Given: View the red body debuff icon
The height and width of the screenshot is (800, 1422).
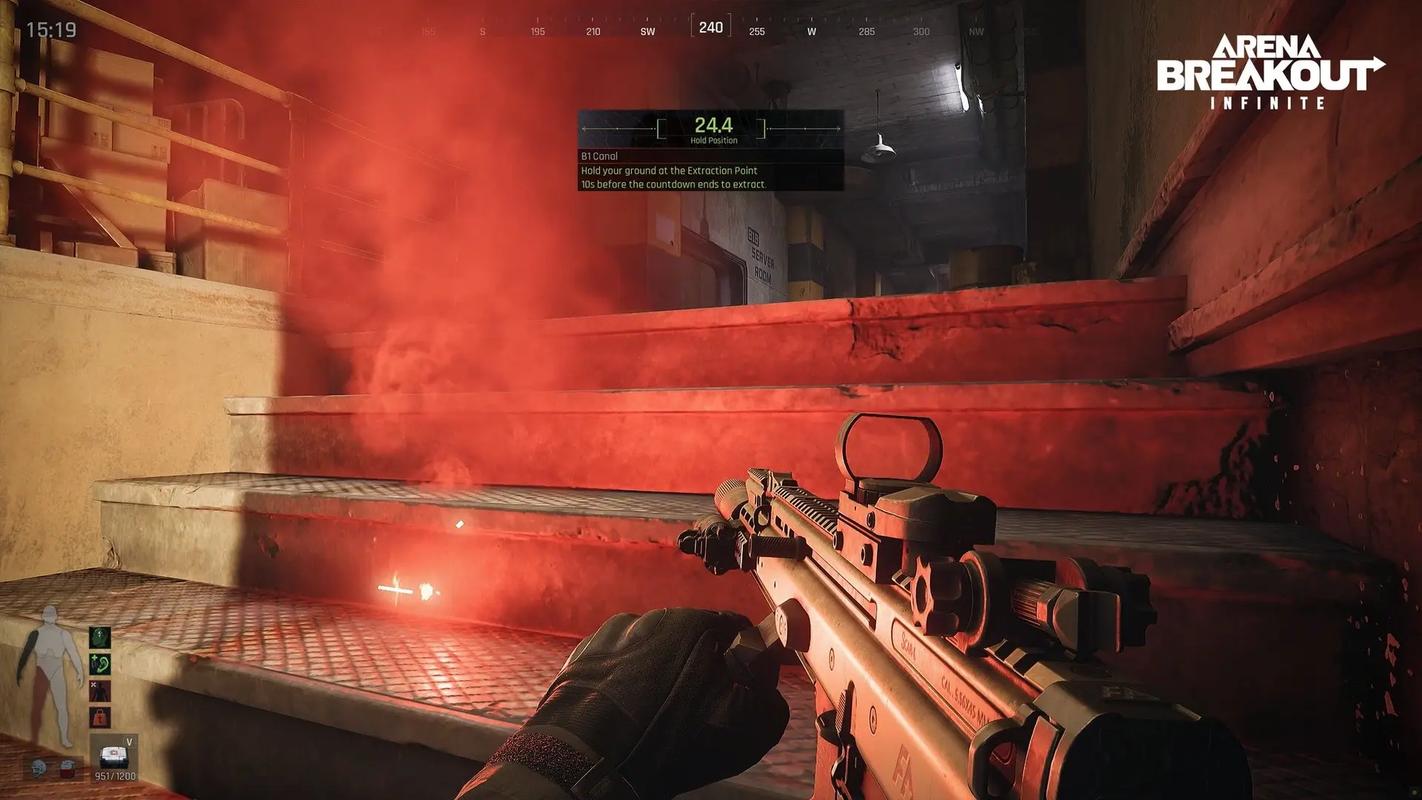Looking at the screenshot, I should 100,690.
